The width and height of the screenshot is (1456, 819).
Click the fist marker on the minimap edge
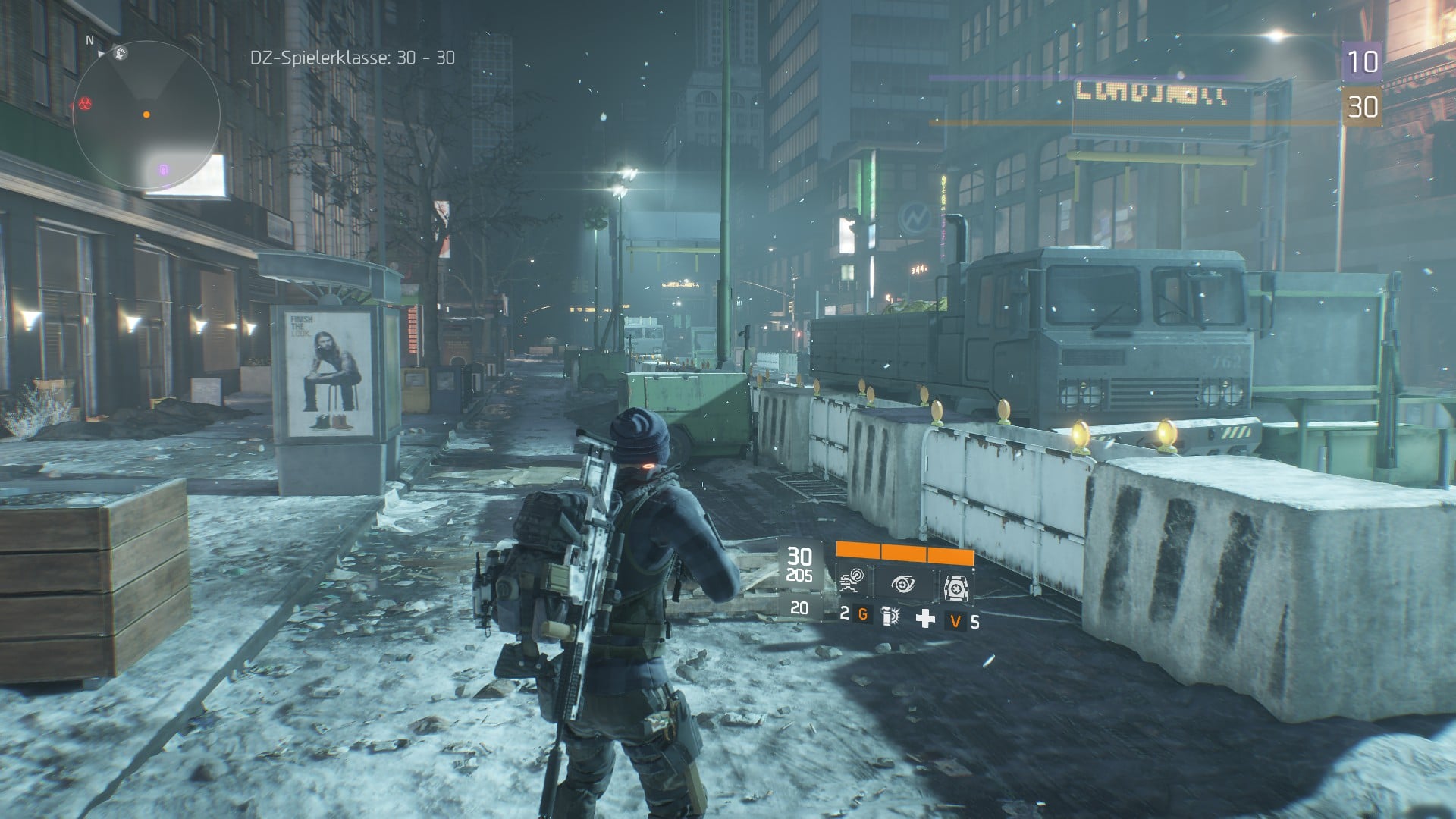tap(120, 53)
